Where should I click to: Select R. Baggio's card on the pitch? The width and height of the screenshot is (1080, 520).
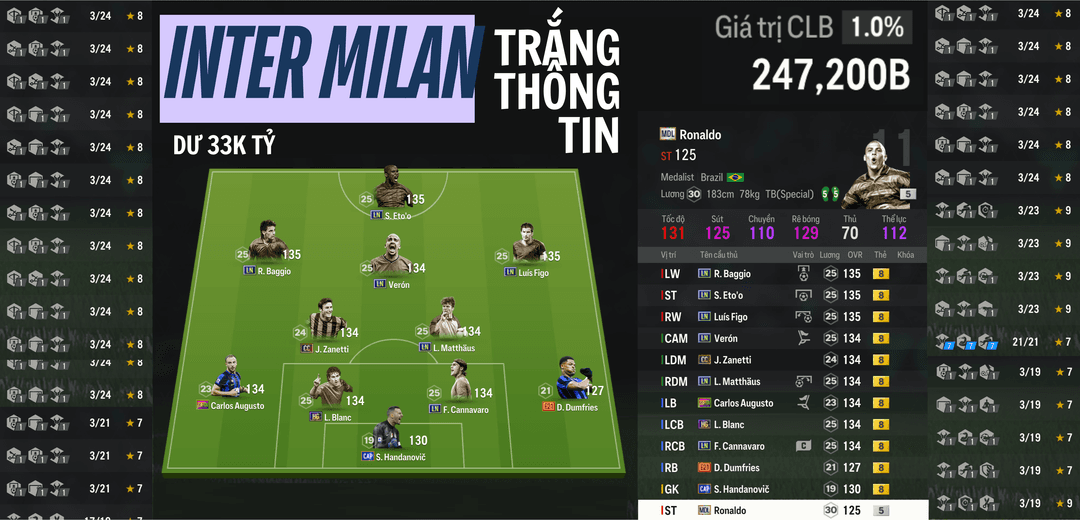tap(267, 245)
